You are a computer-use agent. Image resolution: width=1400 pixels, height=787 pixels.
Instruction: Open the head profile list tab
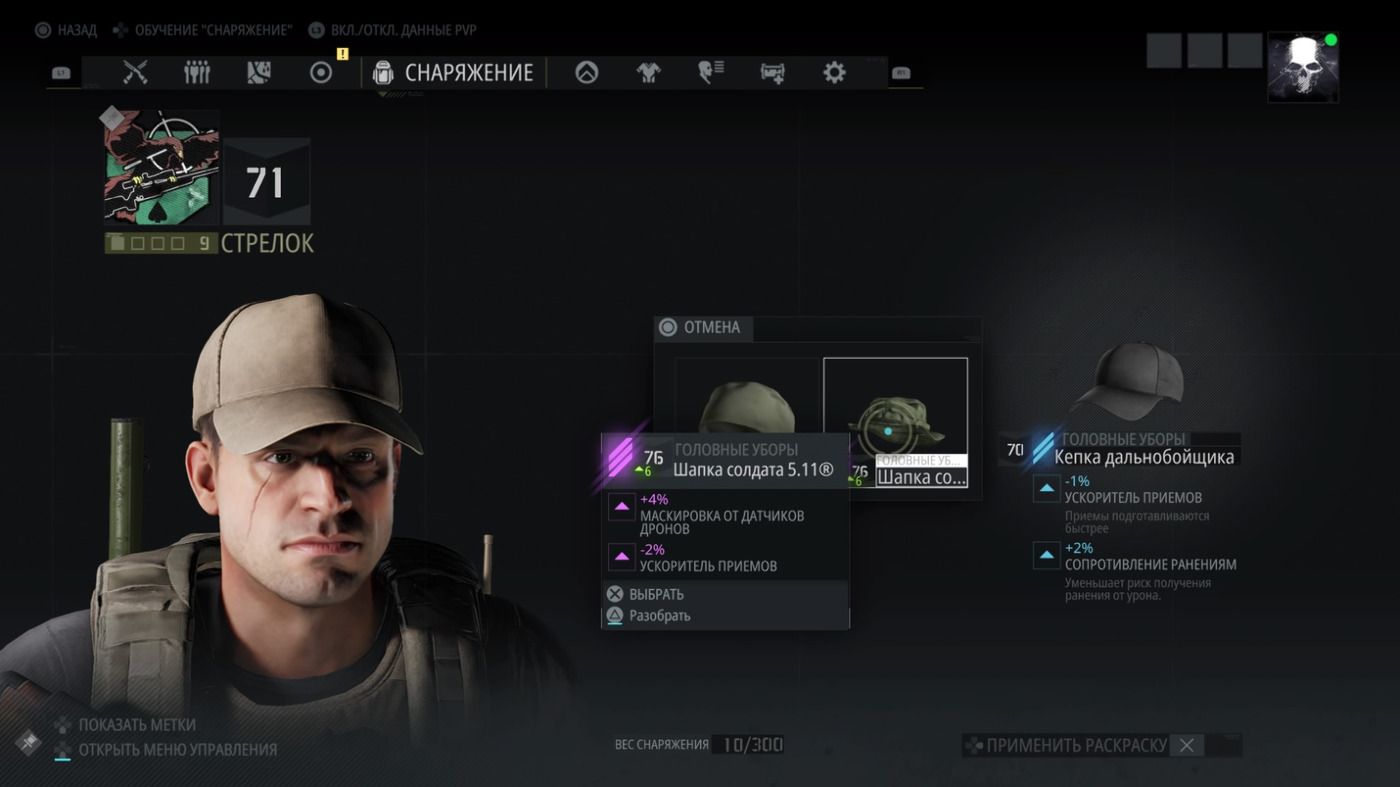point(710,72)
